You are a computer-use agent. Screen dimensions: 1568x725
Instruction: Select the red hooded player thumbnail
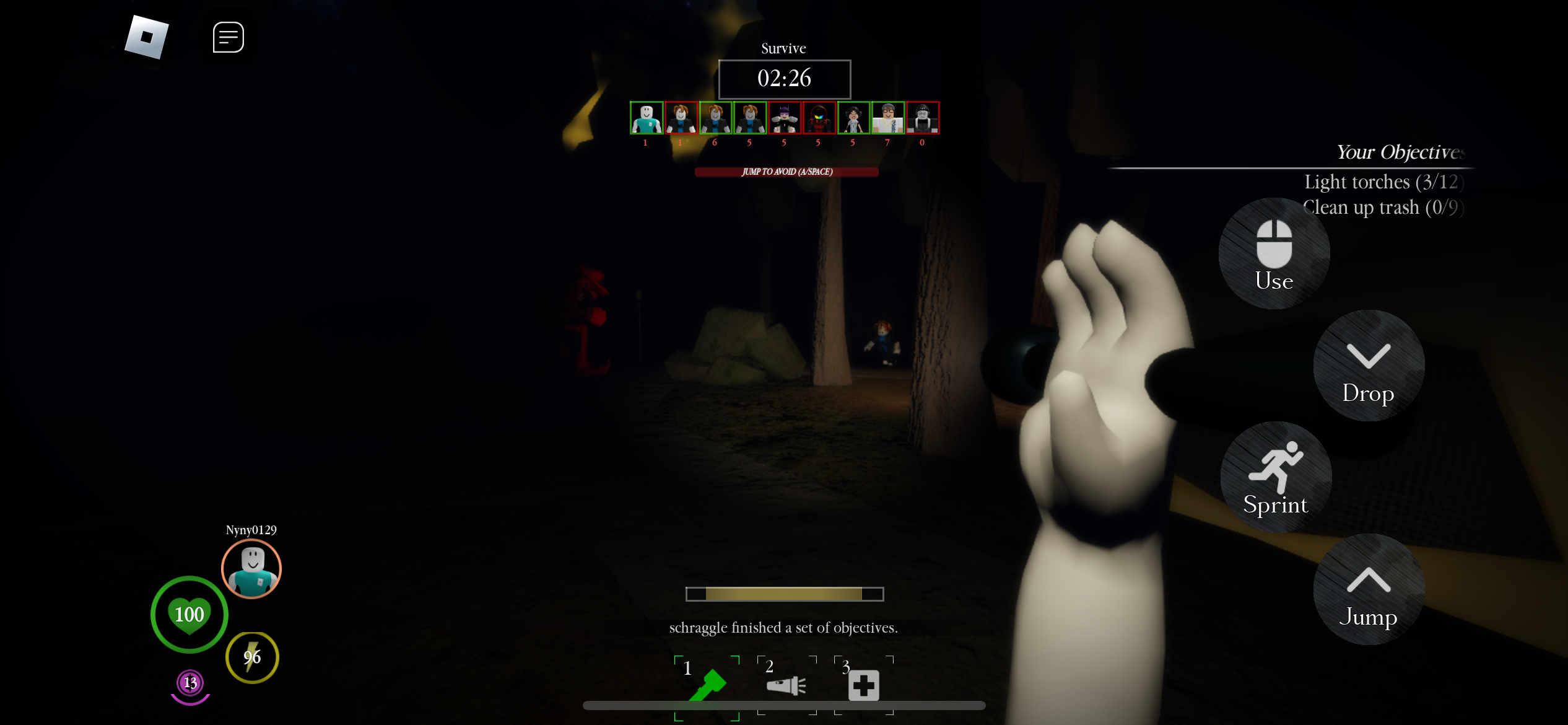[819, 118]
